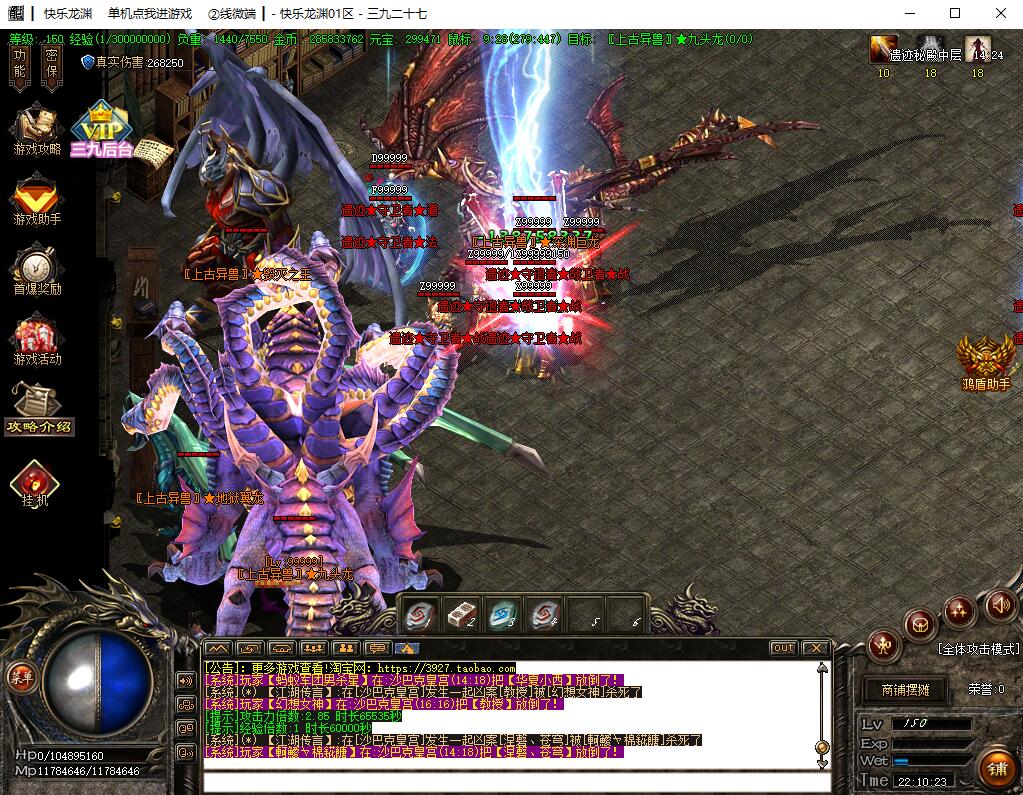
Task: Open the 功能 functions banner
Action: [x=19, y=62]
